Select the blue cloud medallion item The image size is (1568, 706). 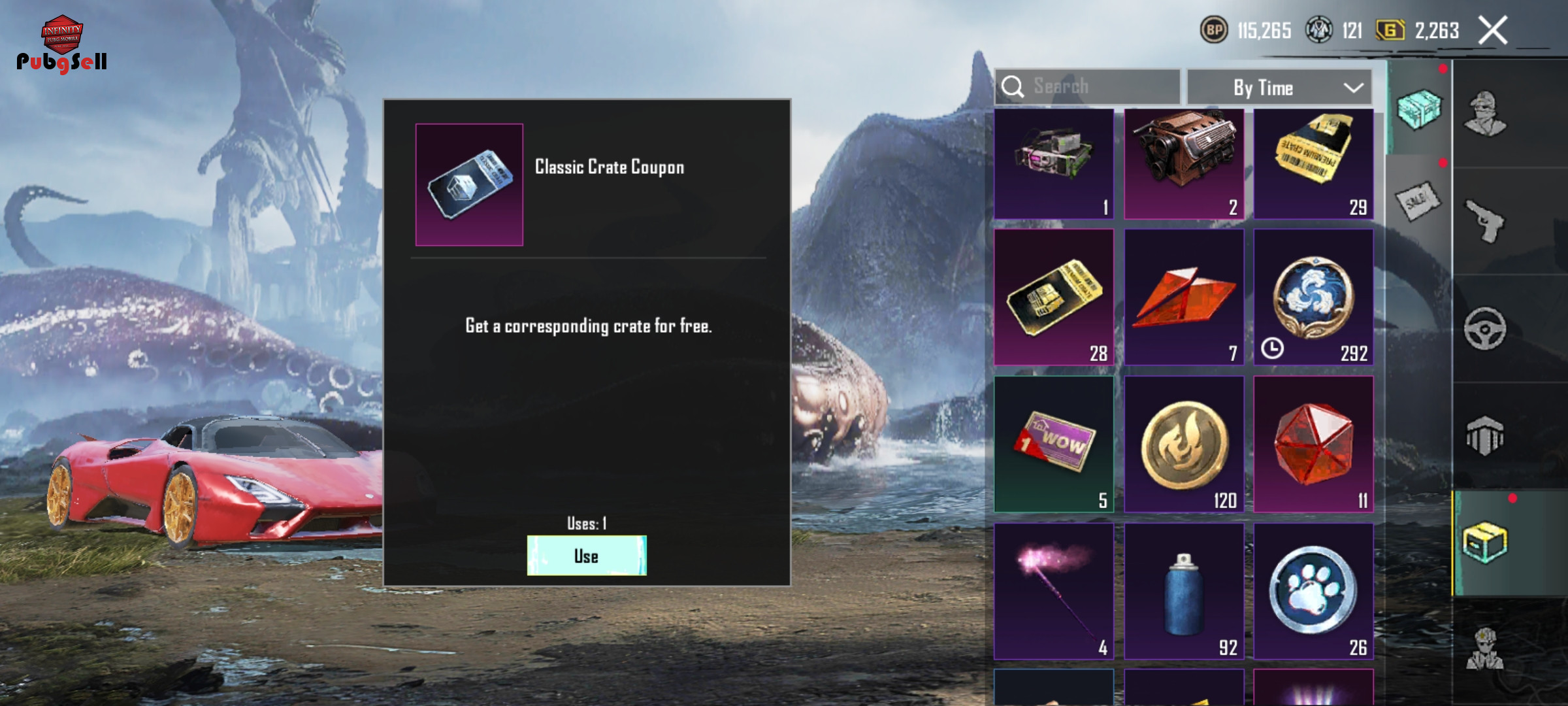click(x=1313, y=297)
